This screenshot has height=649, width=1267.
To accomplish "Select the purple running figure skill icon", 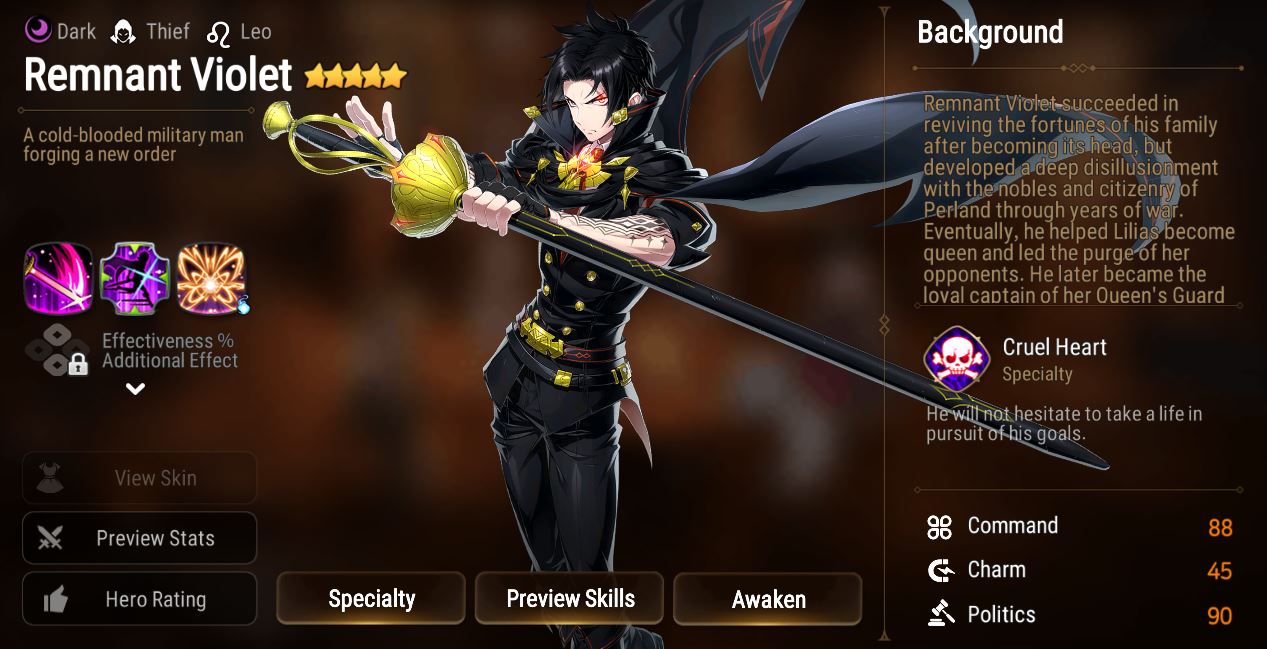I will [134, 277].
